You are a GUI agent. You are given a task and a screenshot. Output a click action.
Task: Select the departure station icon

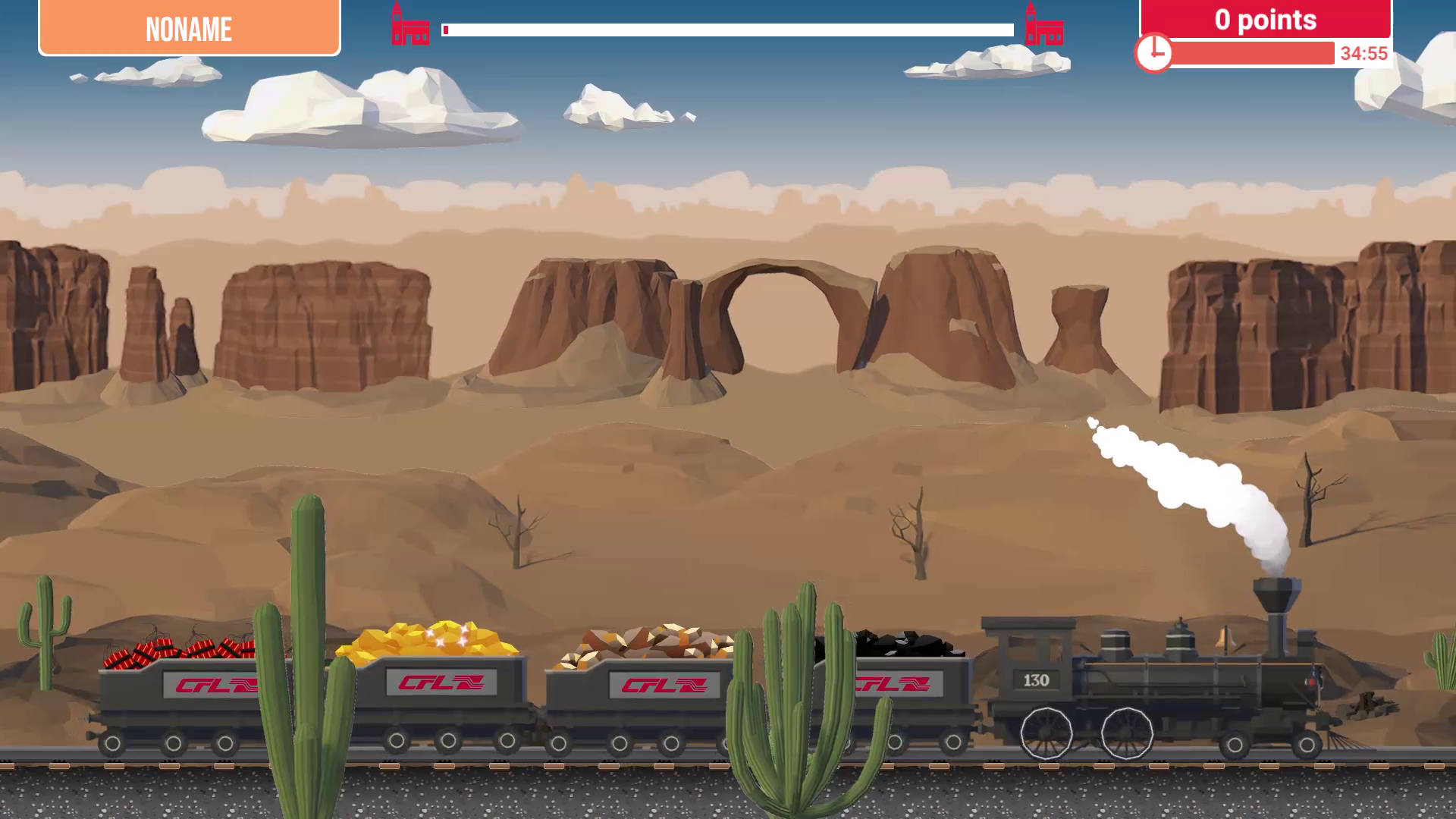tap(409, 26)
